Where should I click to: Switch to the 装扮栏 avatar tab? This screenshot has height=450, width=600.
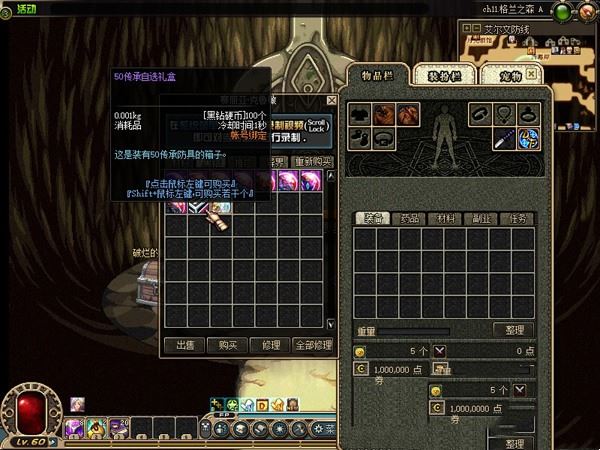click(x=443, y=75)
